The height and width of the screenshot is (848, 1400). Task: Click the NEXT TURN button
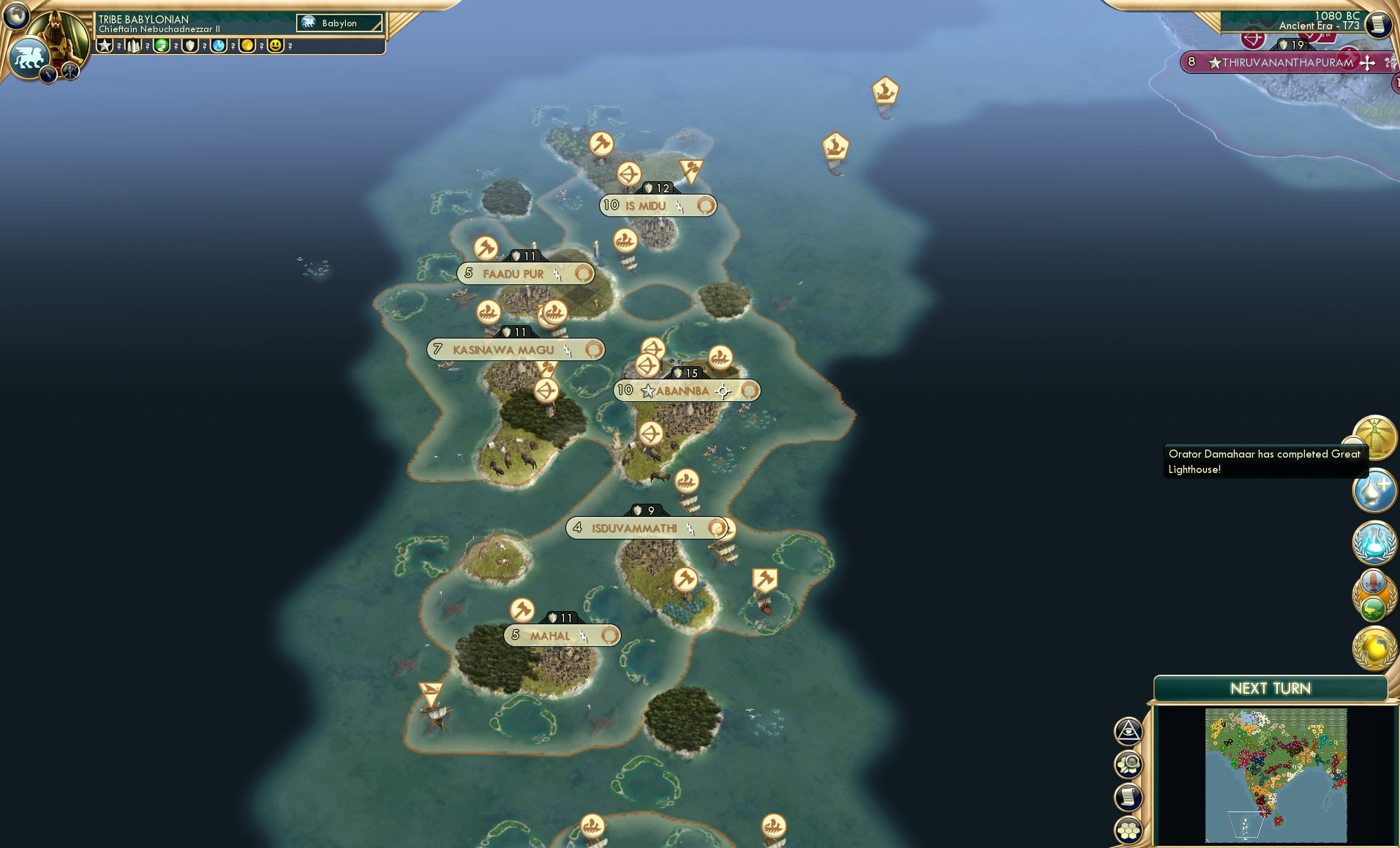1271,688
